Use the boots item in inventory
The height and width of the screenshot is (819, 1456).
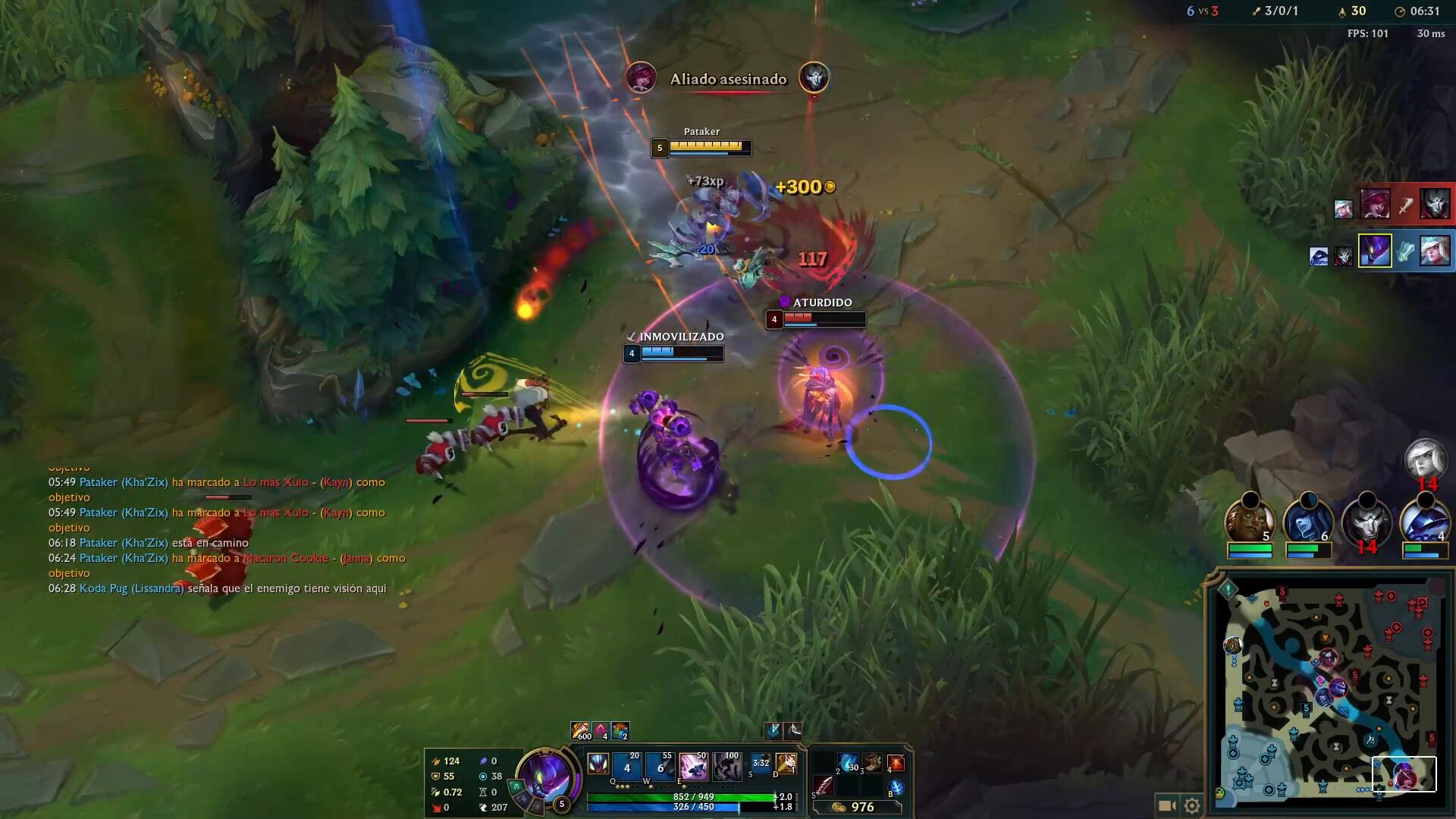point(872,763)
